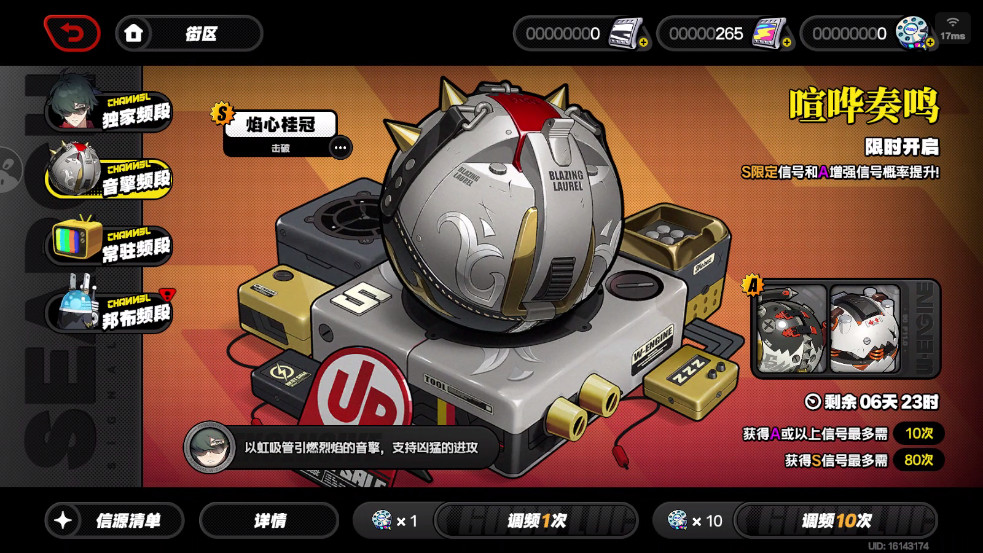Screen dimensions: 983x553
Task: Tune ten times with 调频10次
Action: point(835,520)
